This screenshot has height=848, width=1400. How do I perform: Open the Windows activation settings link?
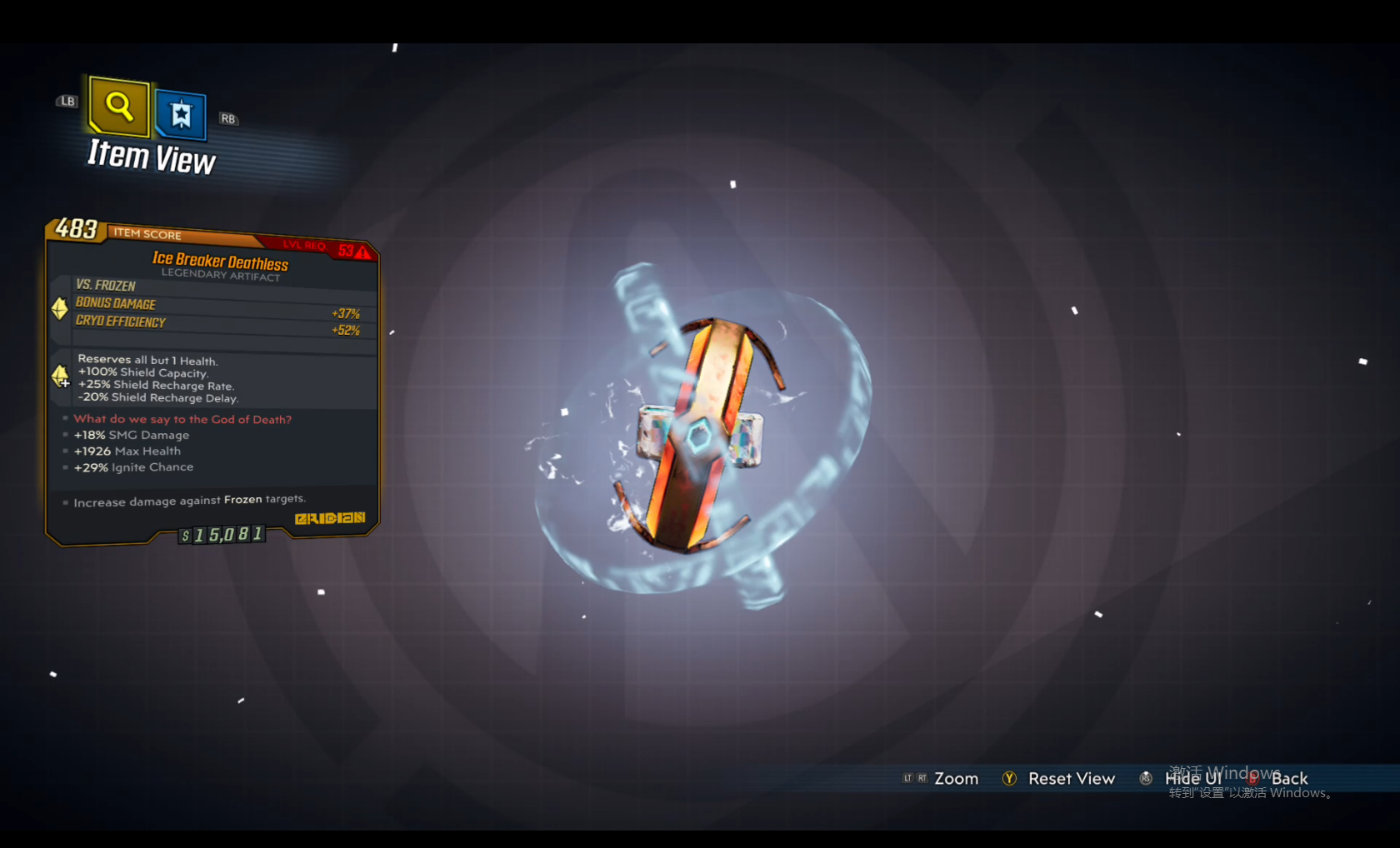1250,793
